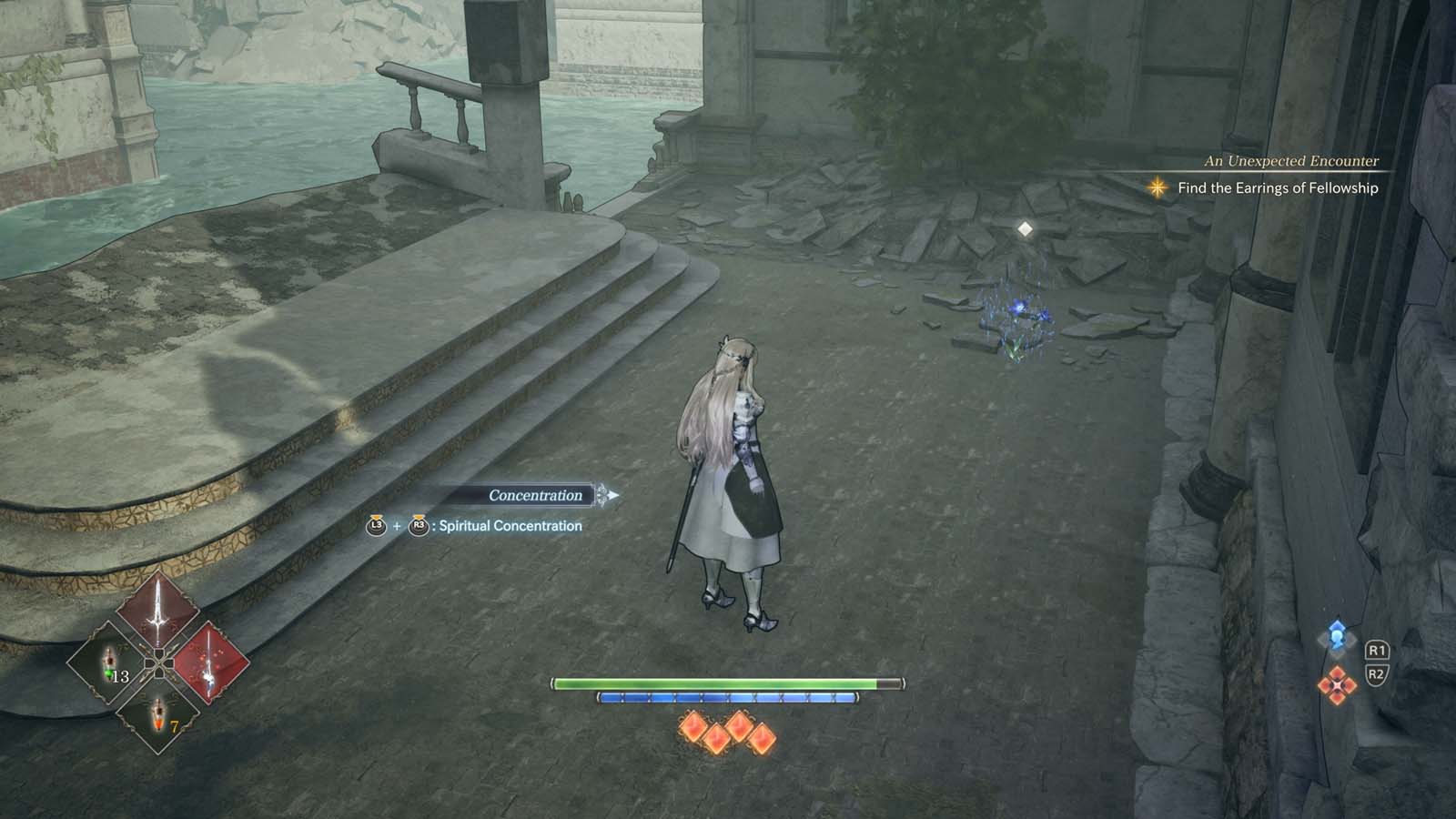Click the R3 stick prompt badge
Image resolution: width=1456 pixels, height=819 pixels.
point(420,525)
